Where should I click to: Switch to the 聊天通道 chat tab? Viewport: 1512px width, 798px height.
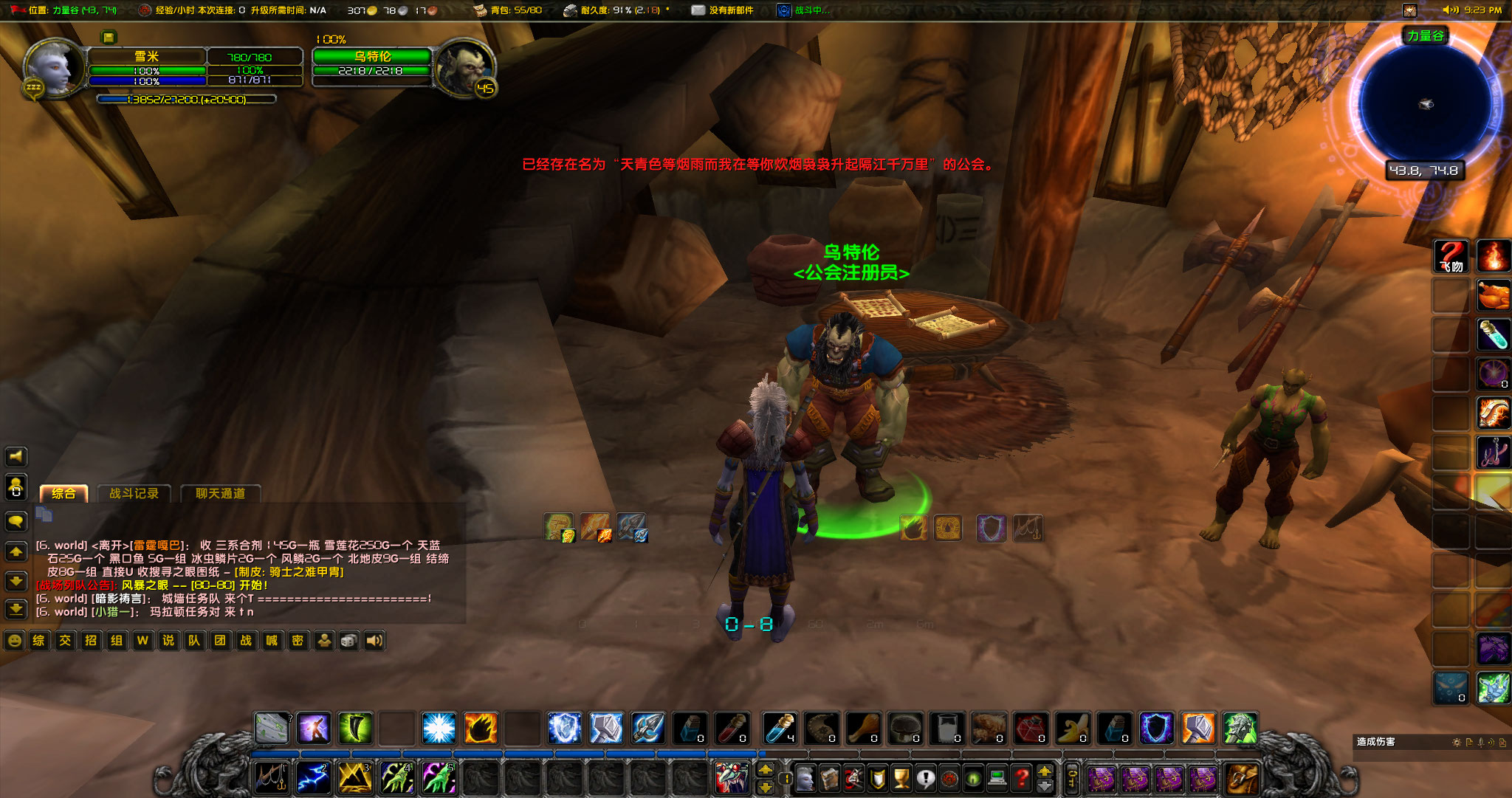(220, 493)
